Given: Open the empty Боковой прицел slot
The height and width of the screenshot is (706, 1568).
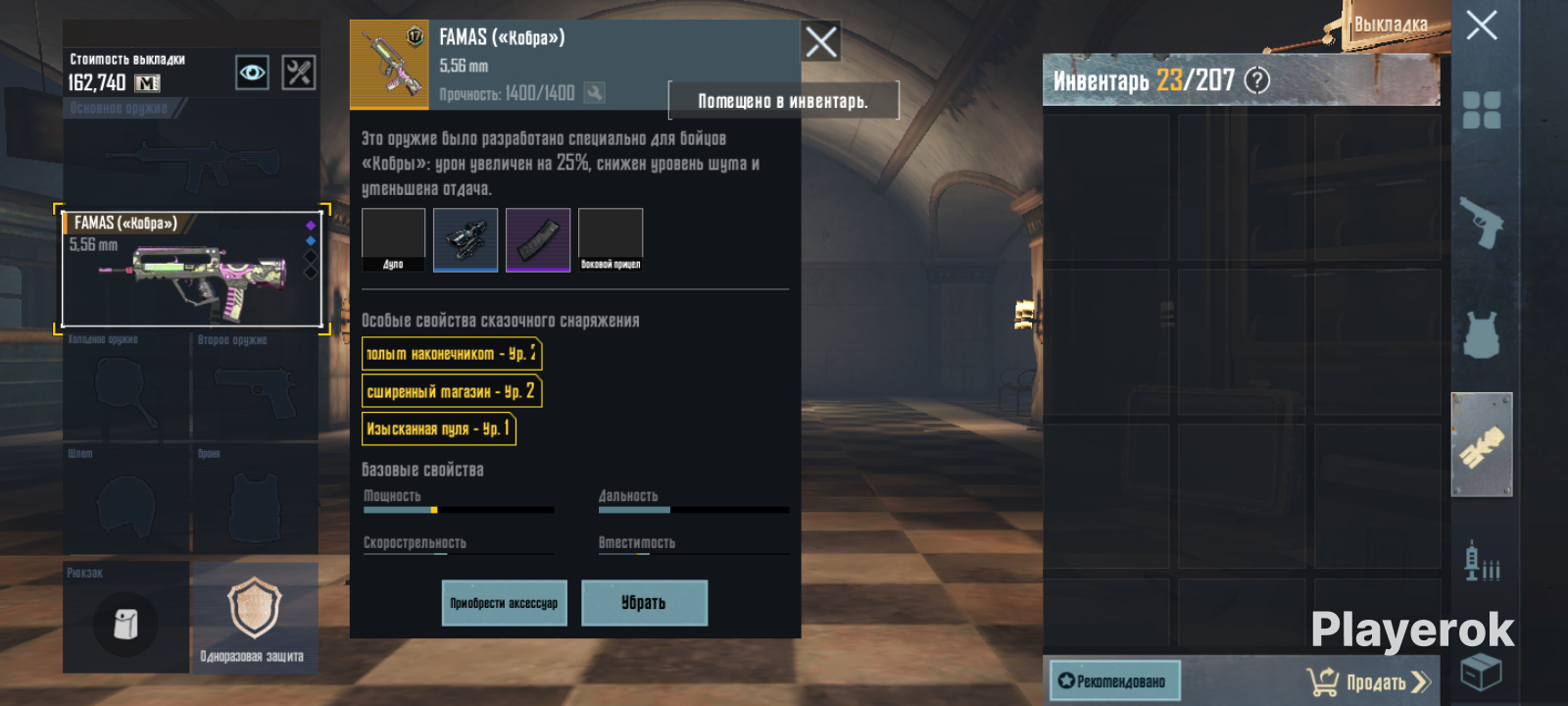Looking at the screenshot, I should pos(611,238).
